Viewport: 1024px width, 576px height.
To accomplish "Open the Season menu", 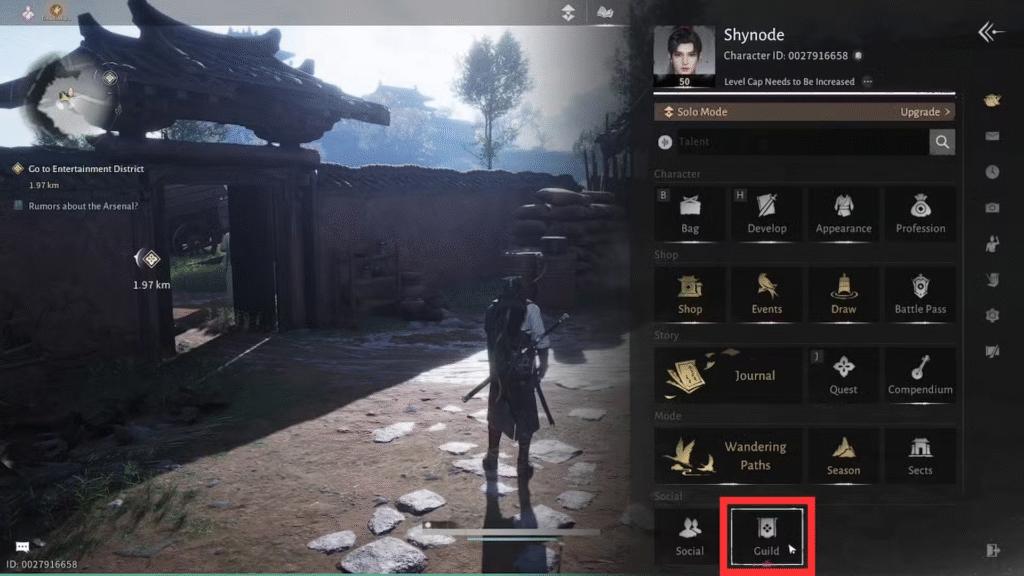I will (x=843, y=456).
